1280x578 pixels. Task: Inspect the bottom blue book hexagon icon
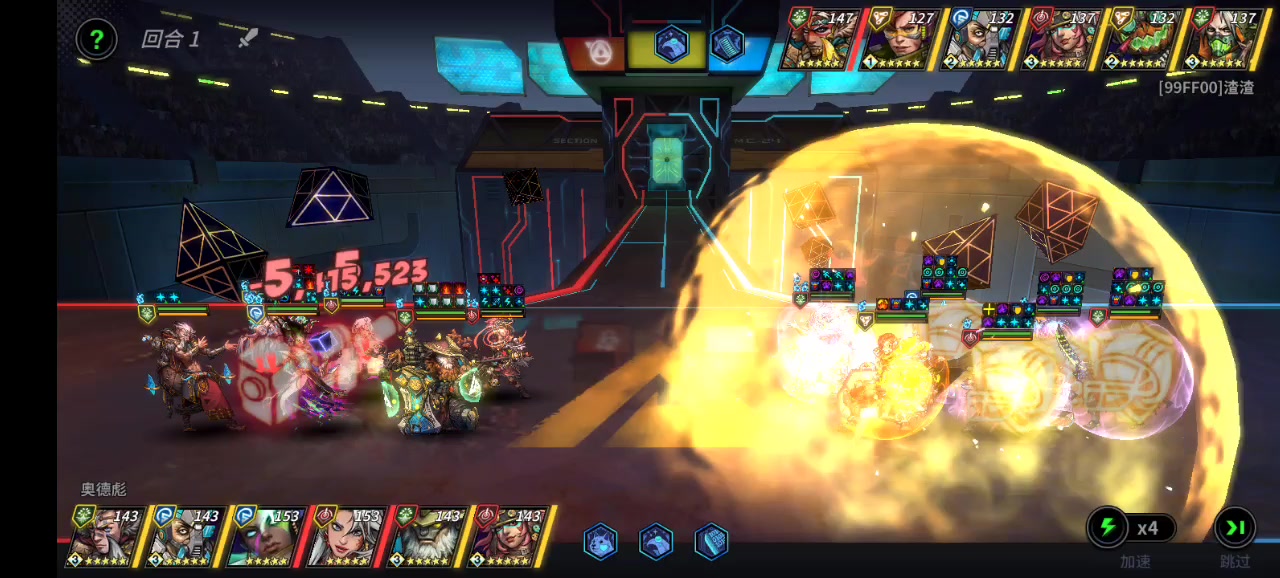pyautogui.click(x=710, y=541)
